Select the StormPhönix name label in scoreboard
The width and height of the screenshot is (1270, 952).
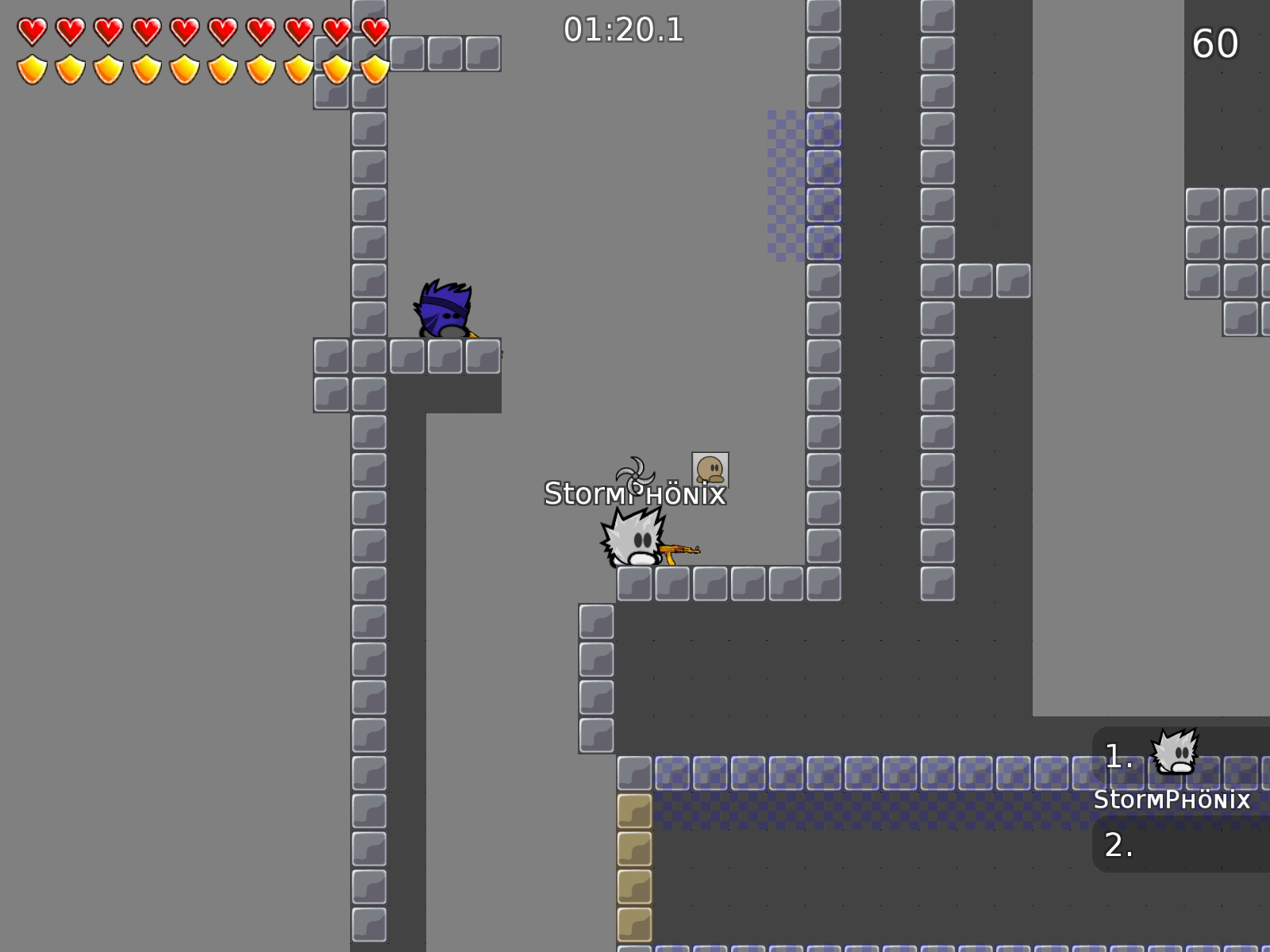tap(1173, 801)
